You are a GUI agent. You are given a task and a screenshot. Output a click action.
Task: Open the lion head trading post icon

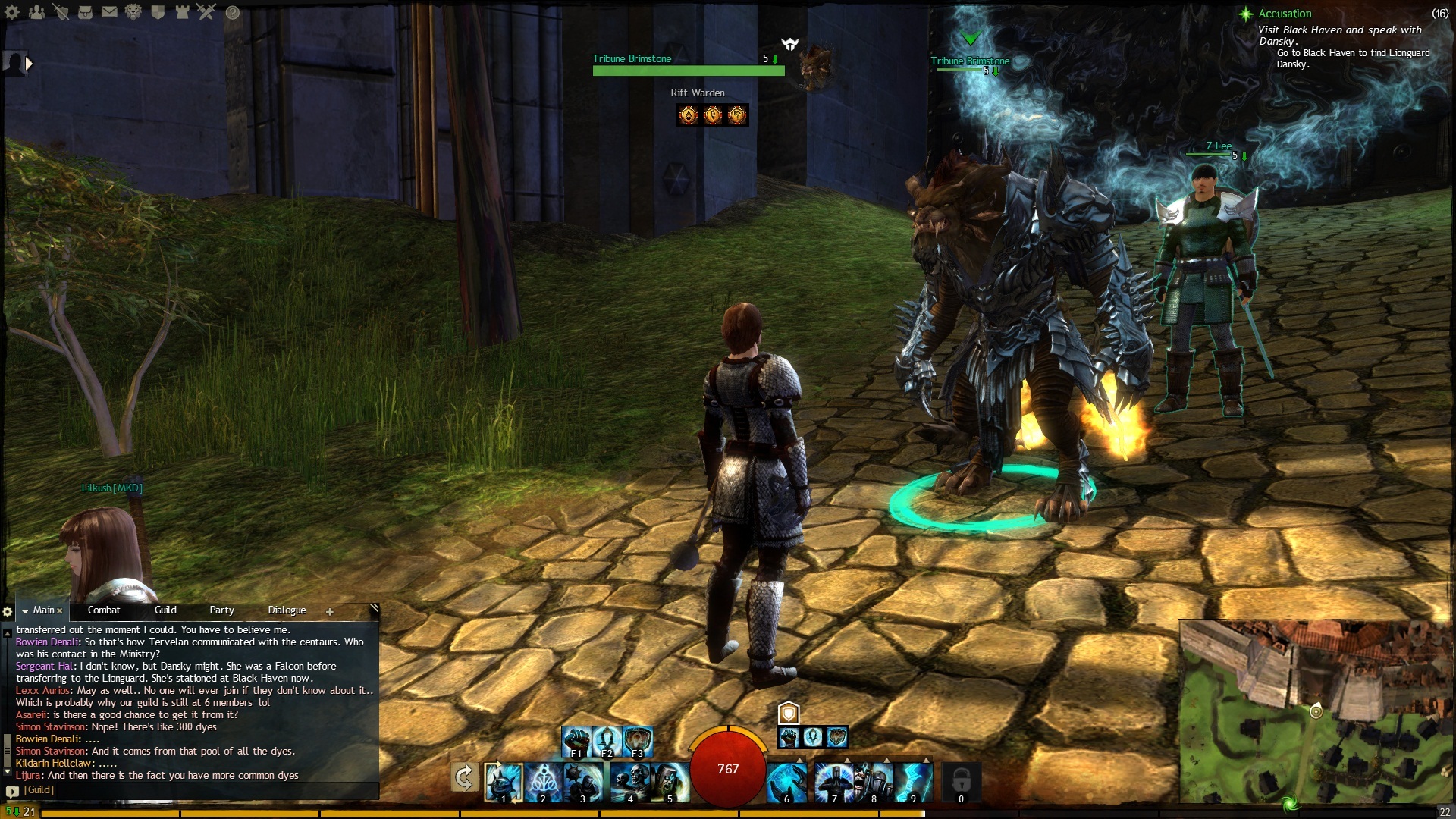point(133,11)
